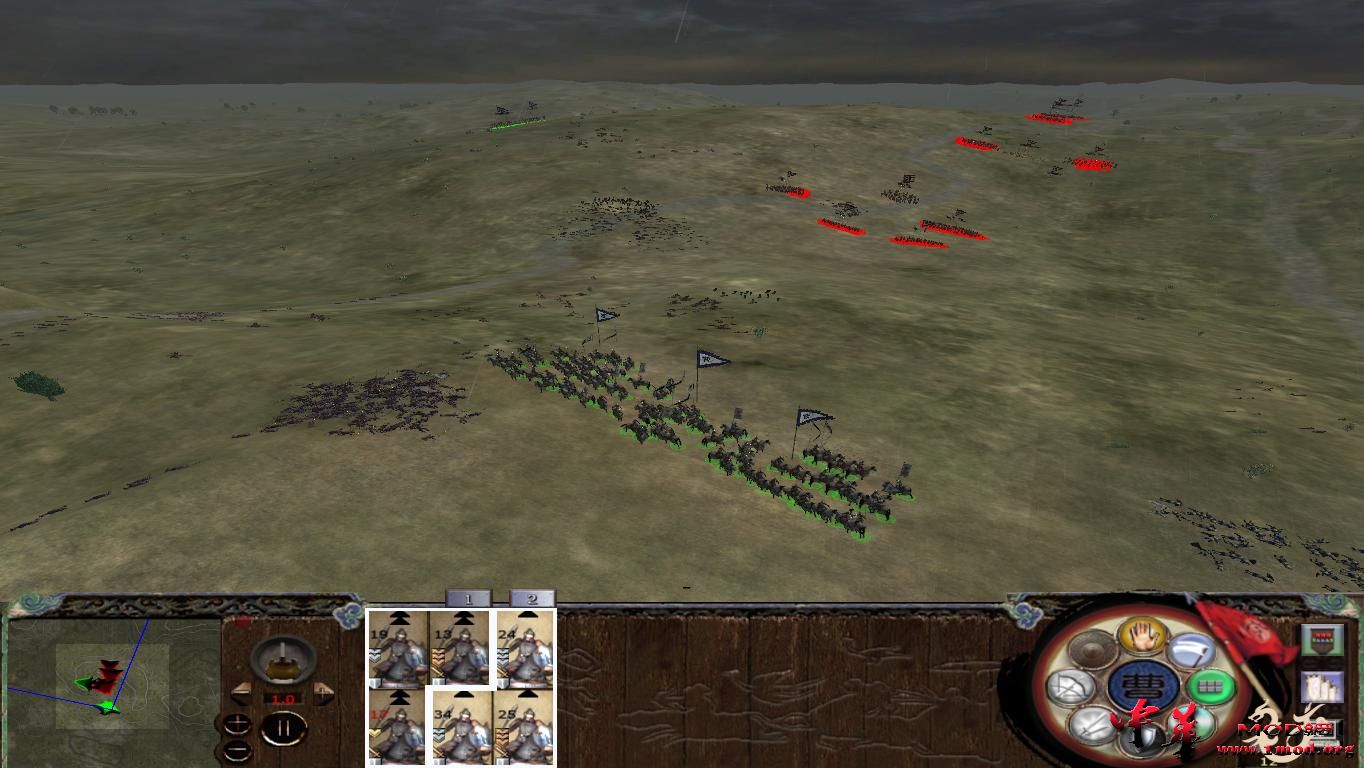This screenshot has width=1364, height=768.
Task: Increase battle speed with the right arrow
Action: pos(323,692)
